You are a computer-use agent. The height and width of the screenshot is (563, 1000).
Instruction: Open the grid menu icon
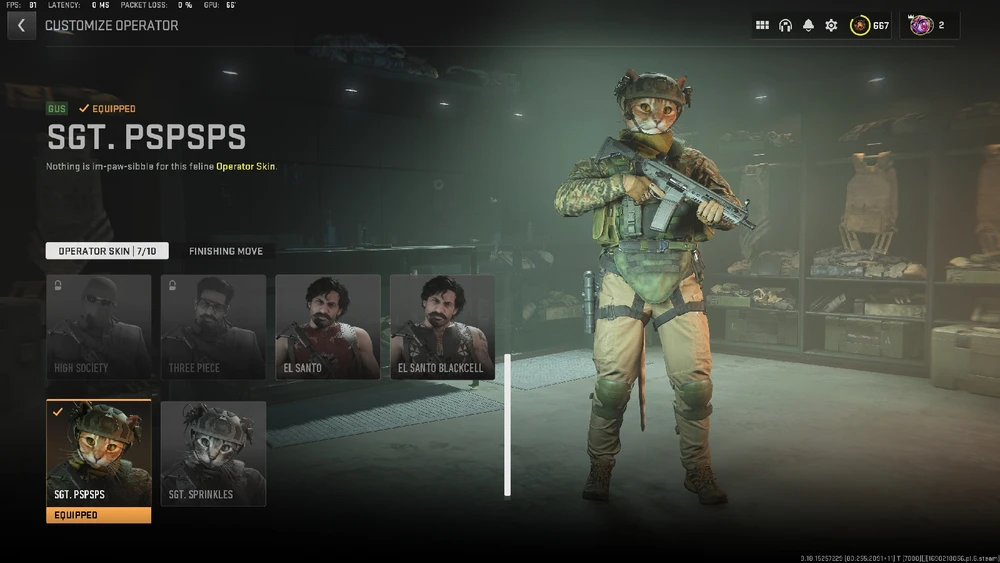762,26
